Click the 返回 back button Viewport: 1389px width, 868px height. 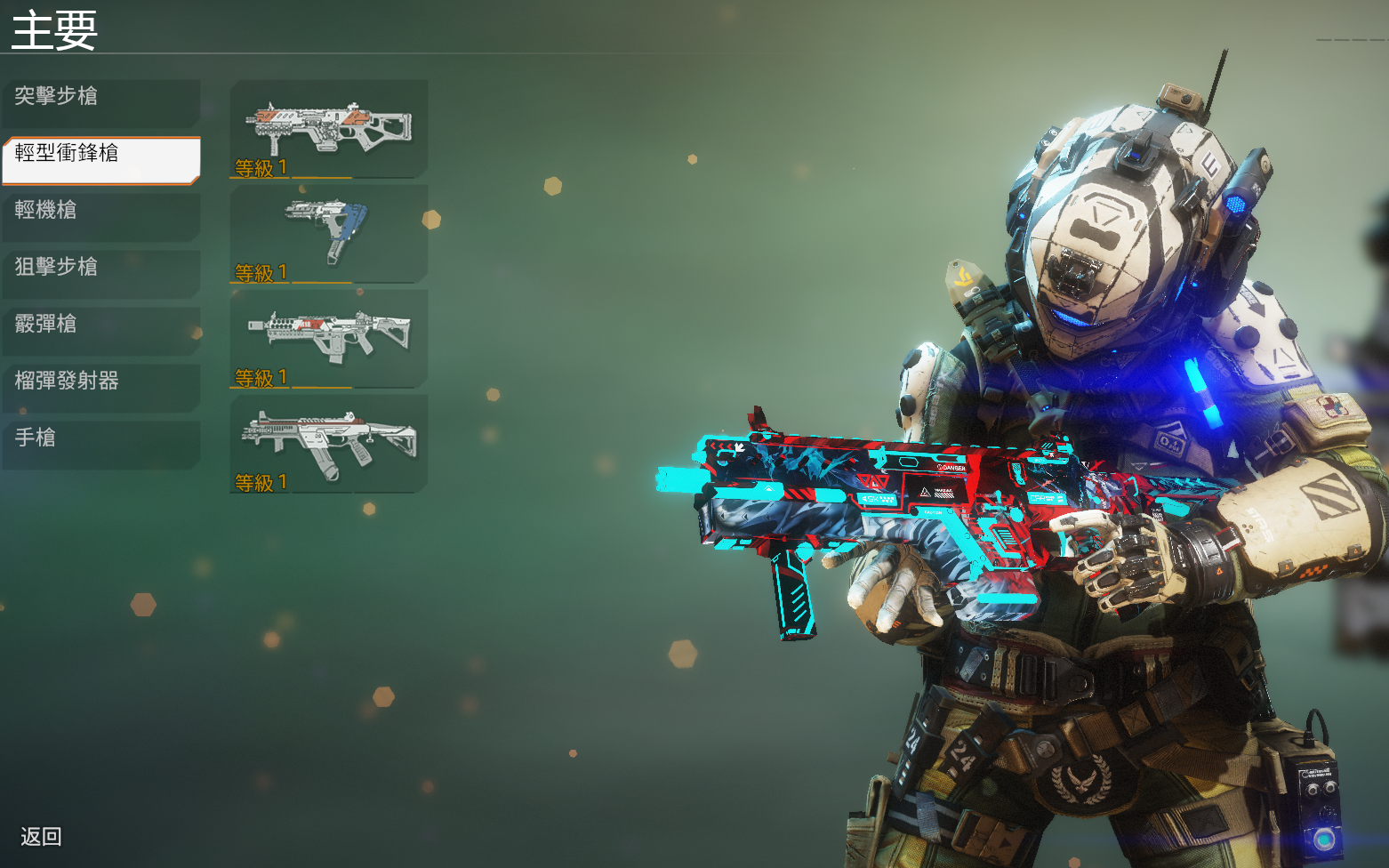[x=42, y=837]
